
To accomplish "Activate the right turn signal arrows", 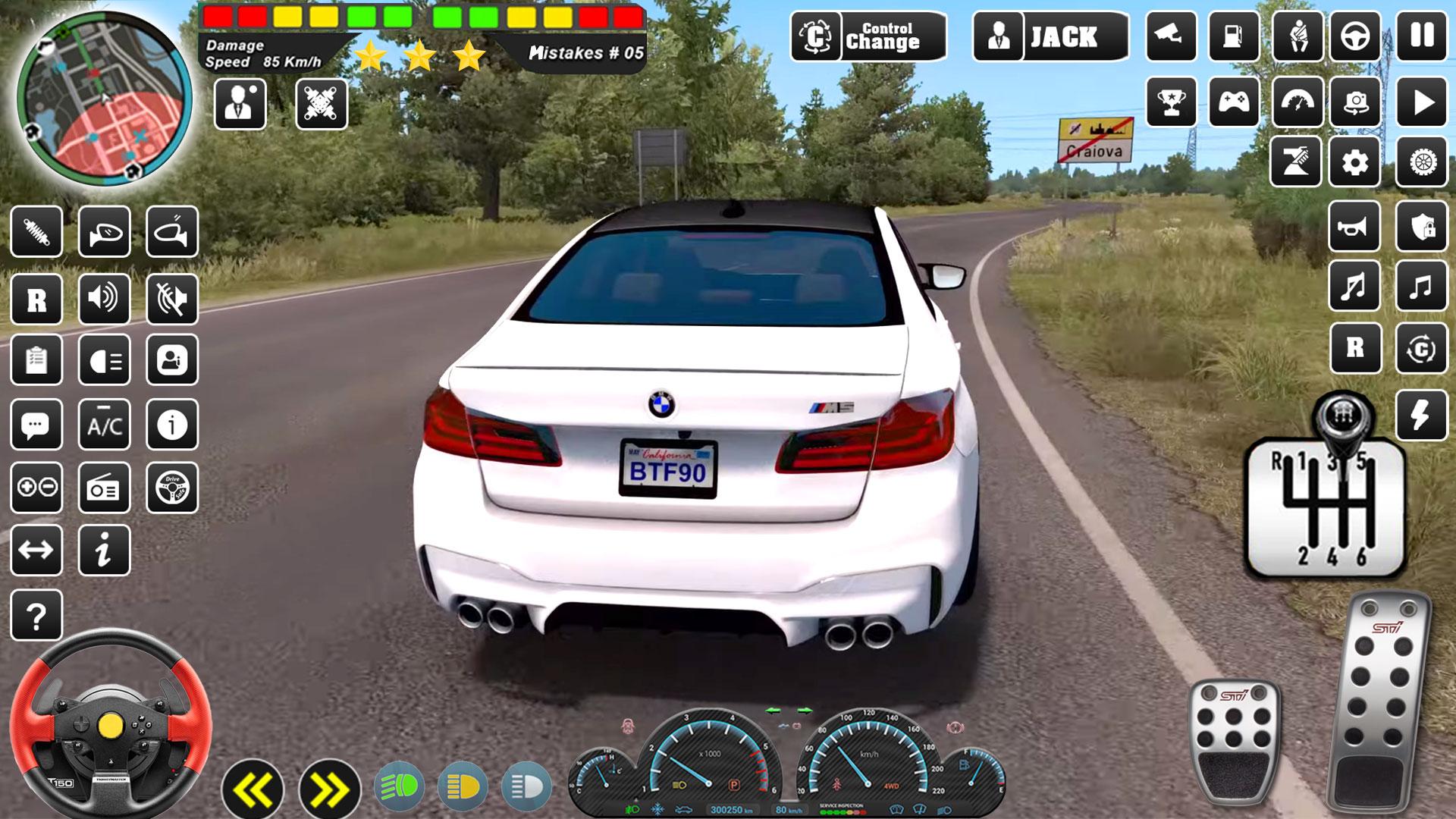I will [329, 790].
